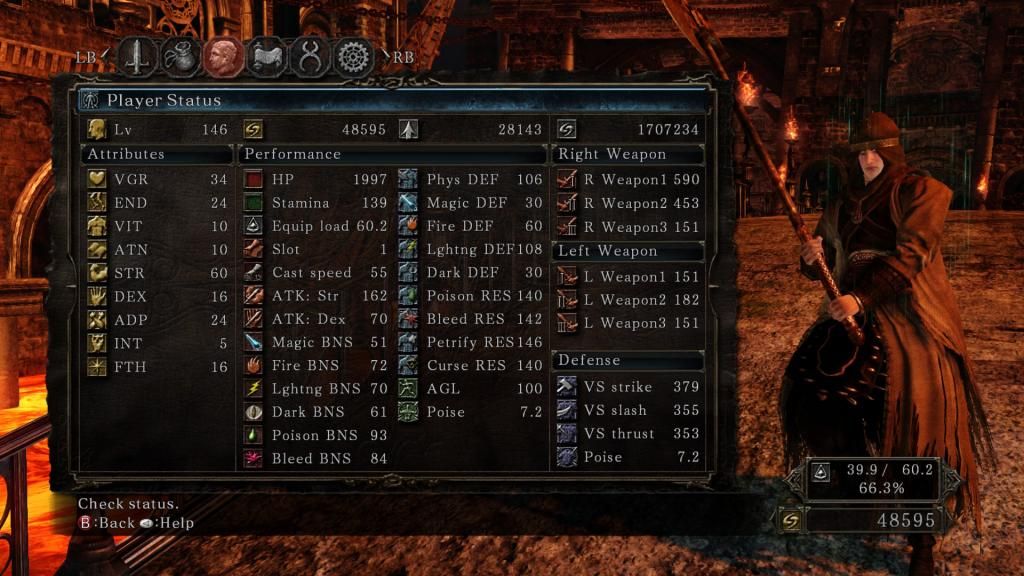Open the gear Settings tab

[x=353, y=57]
